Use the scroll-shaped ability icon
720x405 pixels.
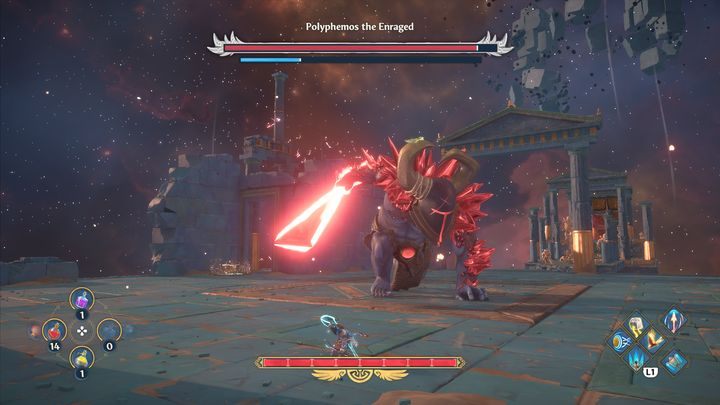tap(673, 361)
